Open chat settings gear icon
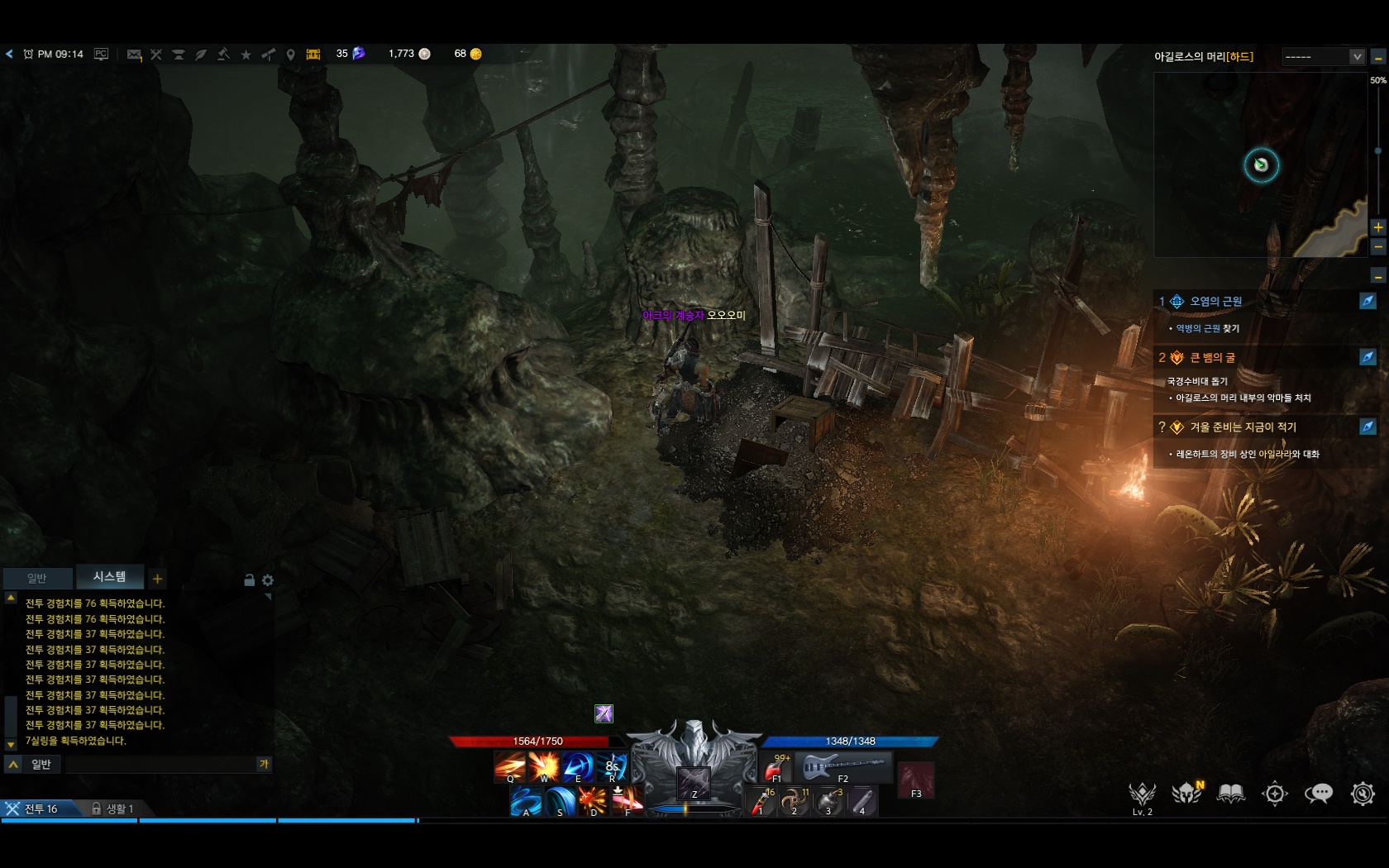This screenshot has width=1389, height=868. click(x=268, y=580)
